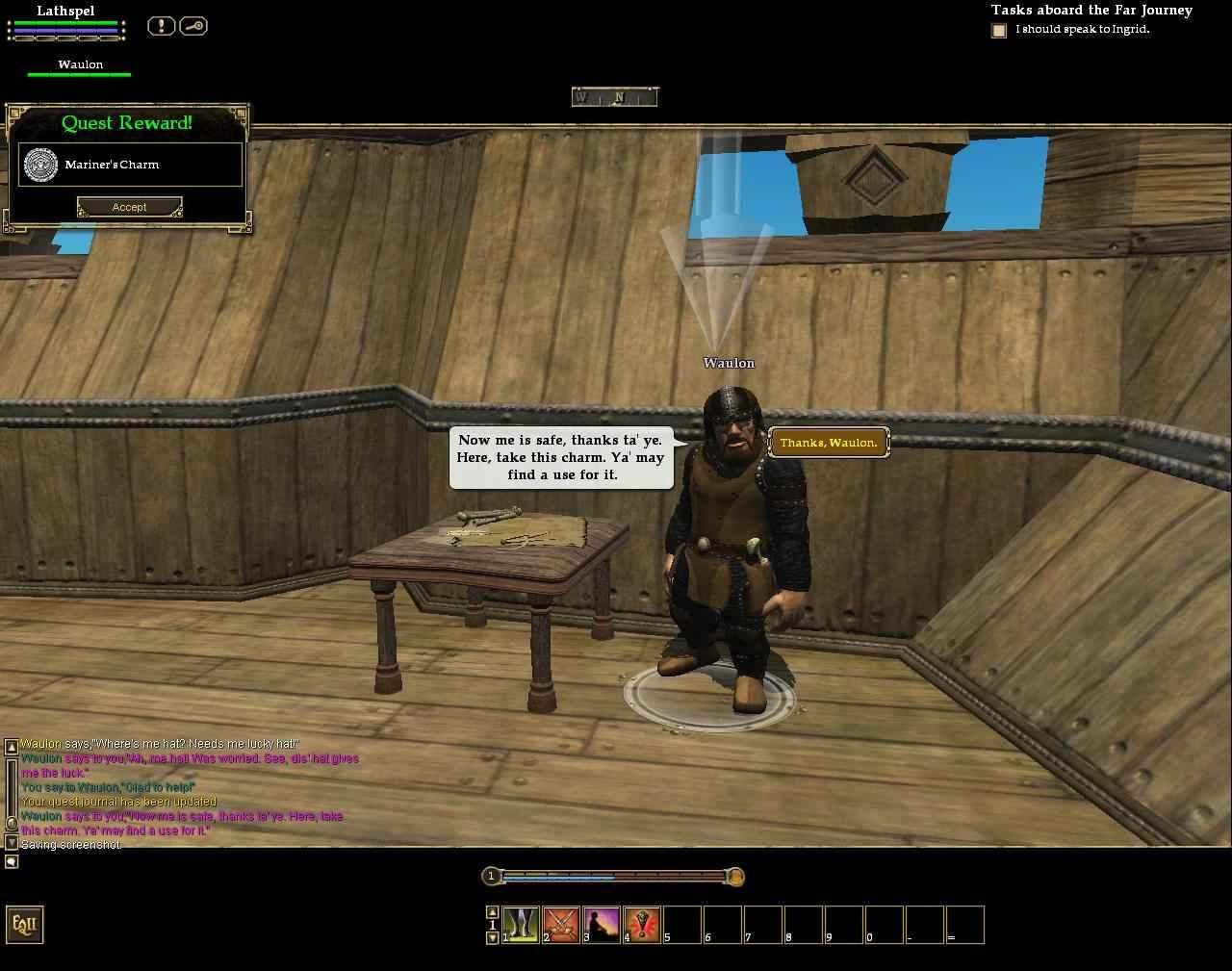
Task: Click the gold orb on the experience bar
Action: pyautogui.click(x=734, y=877)
